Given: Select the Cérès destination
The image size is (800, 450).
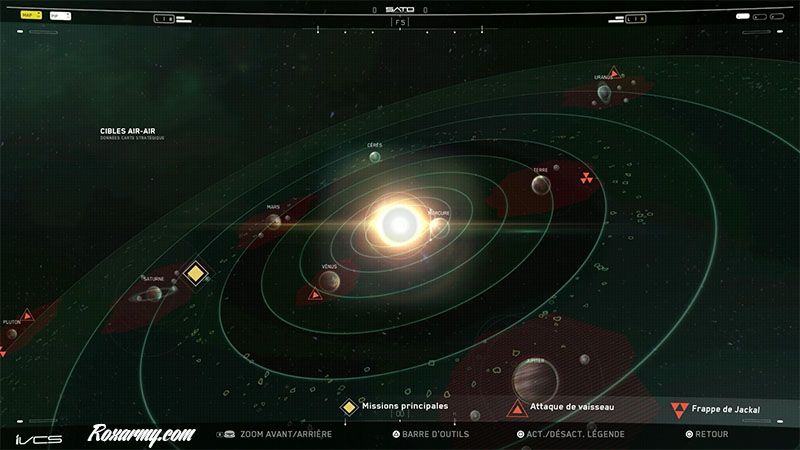Looking at the screenshot, I should [x=373, y=158].
